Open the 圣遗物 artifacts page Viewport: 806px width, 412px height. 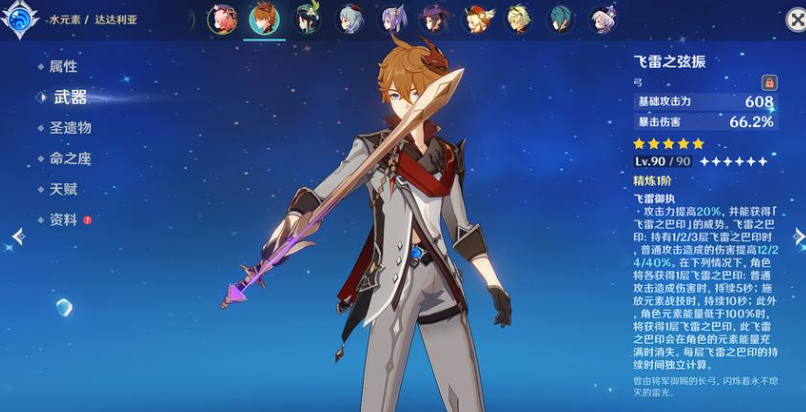pyautogui.click(x=70, y=128)
